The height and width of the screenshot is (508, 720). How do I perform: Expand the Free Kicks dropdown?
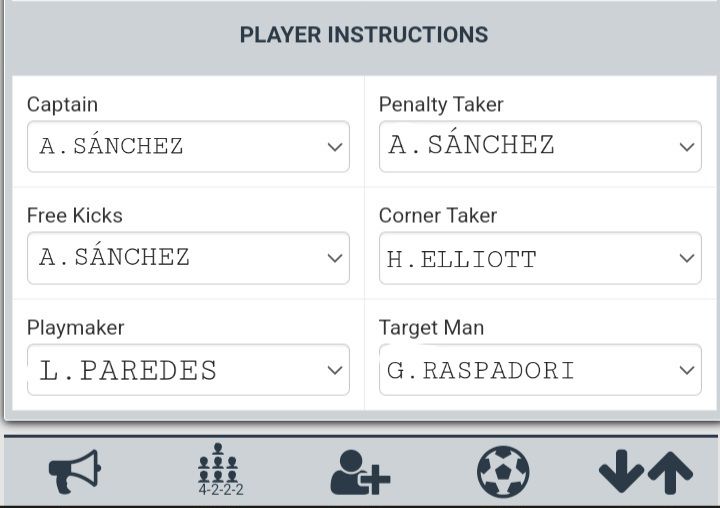coord(188,258)
